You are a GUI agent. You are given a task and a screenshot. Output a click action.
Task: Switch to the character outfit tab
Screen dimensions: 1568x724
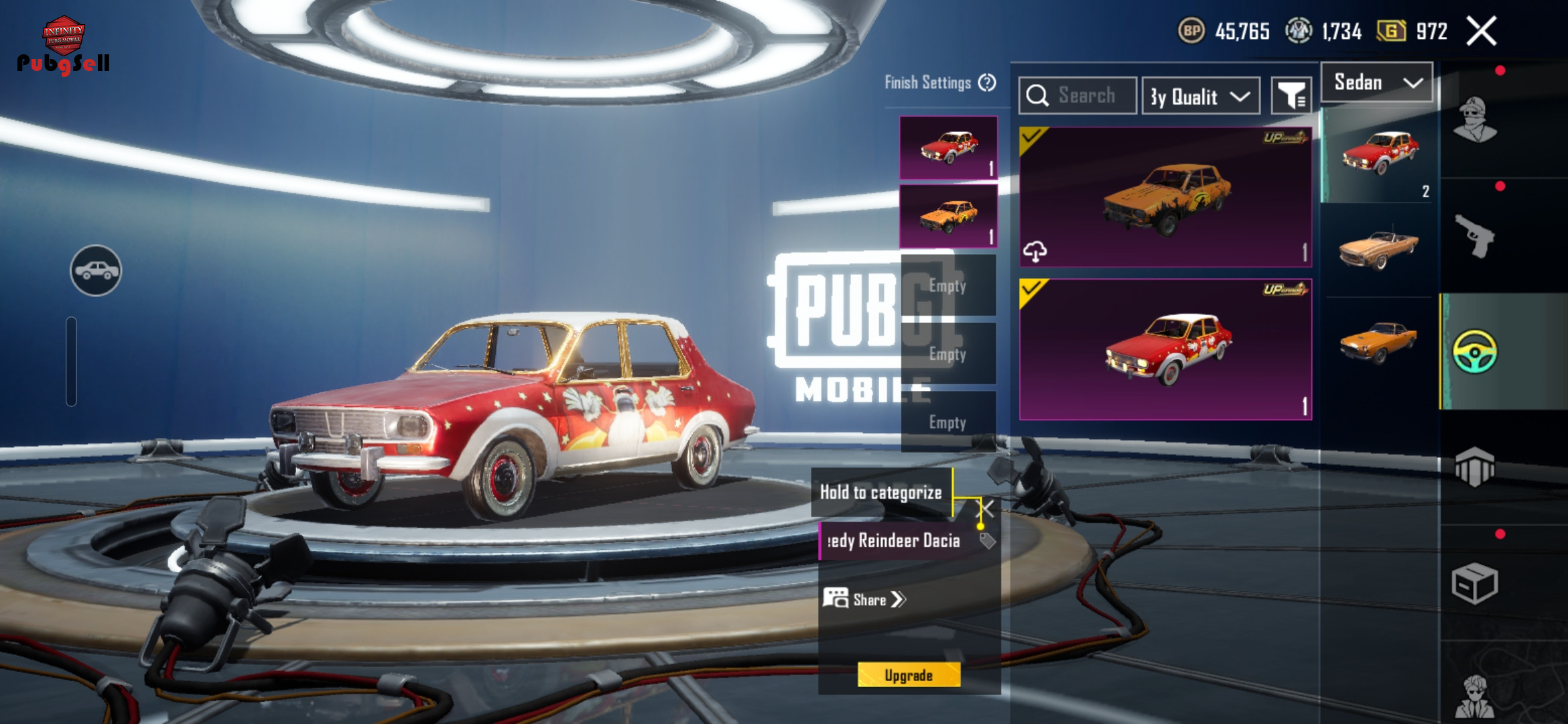(x=1475, y=121)
